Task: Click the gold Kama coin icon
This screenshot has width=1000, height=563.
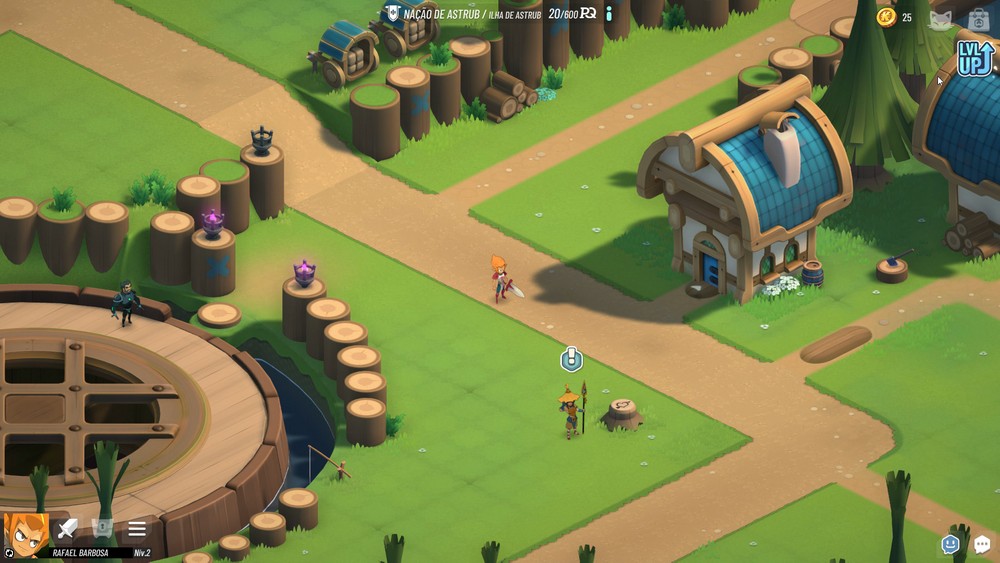Action: coord(886,17)
